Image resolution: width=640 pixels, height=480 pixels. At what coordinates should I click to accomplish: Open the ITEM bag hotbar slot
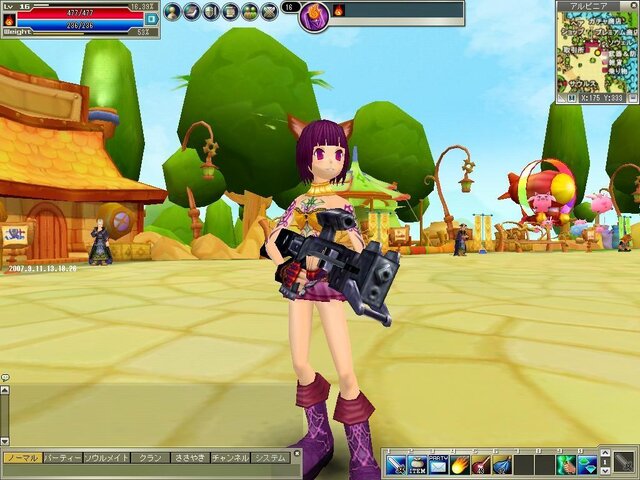[417, 464]
